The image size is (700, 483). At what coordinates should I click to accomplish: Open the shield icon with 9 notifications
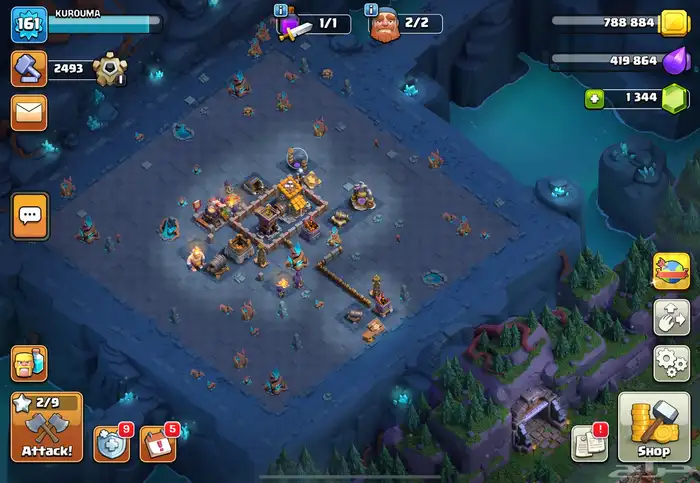pyautogui.click(x=111, y=443)
